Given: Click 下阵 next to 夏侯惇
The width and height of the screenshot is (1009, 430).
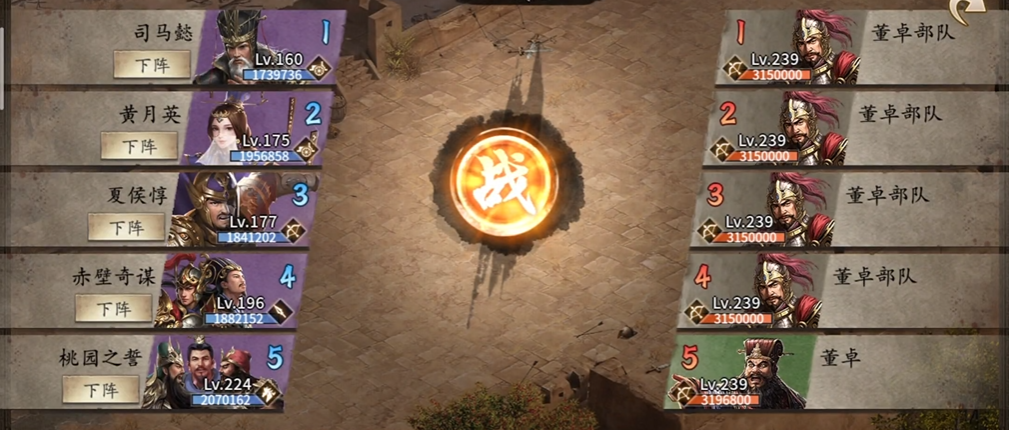Looking at the screenshot, I should tap(126, 226).
